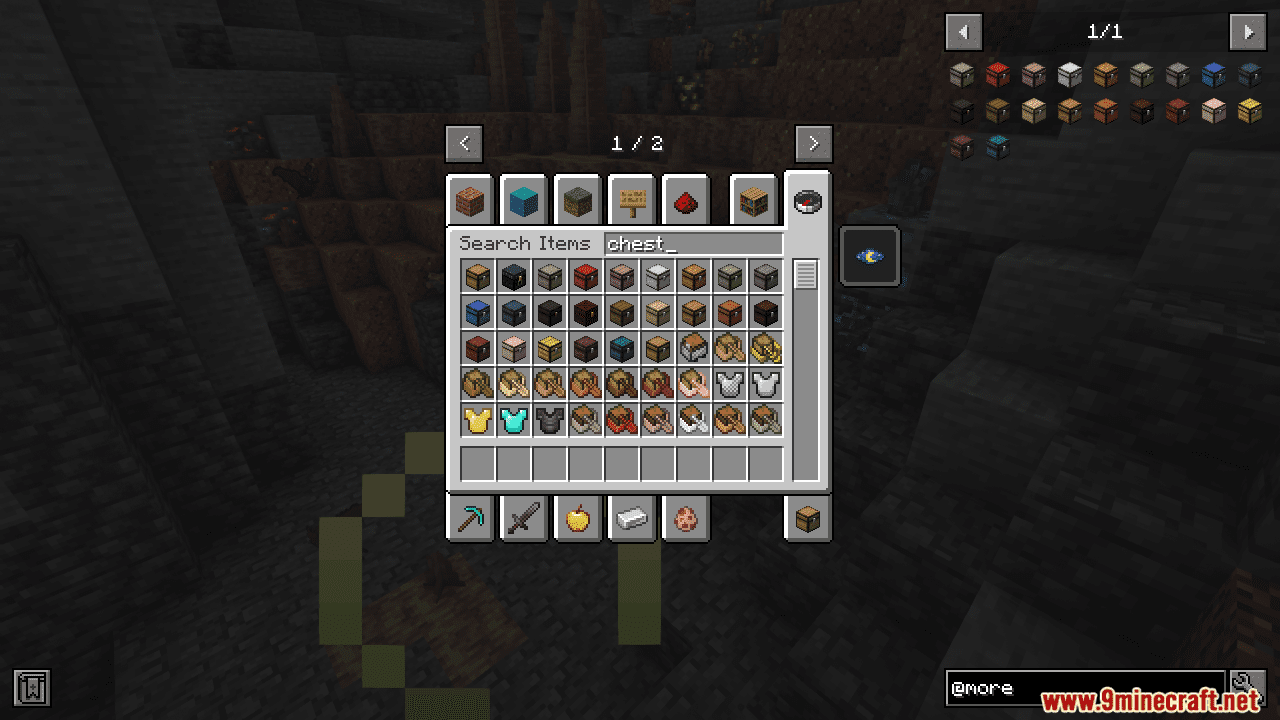The width and height of the screenshot is (1280, 720).
Task: Pick the golden apple from the hotbar
Action: (578, 518)
